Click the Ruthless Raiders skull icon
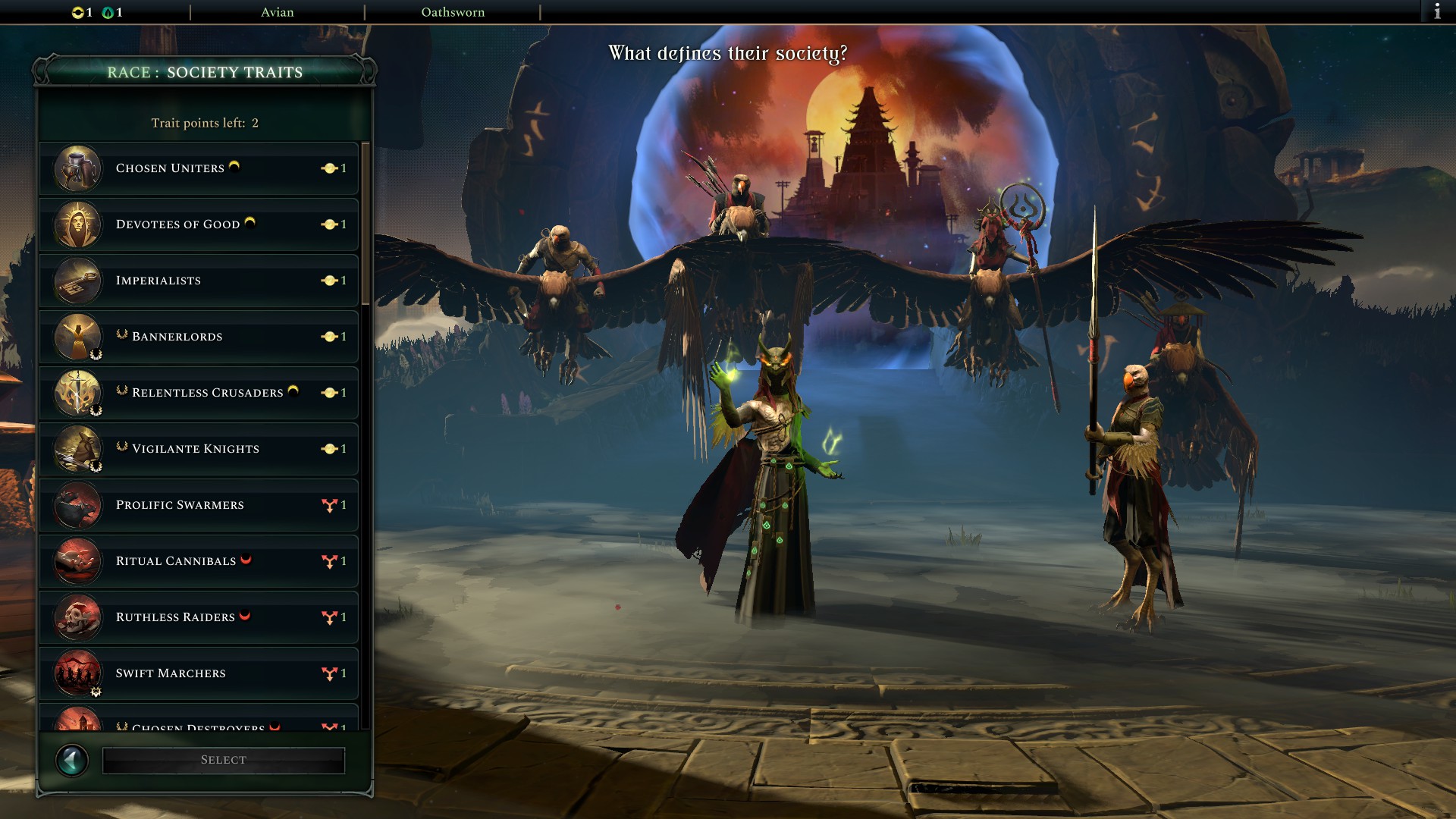Viewport: 1456px width, 819px height. pyautogui.click(x=77, y=617)
